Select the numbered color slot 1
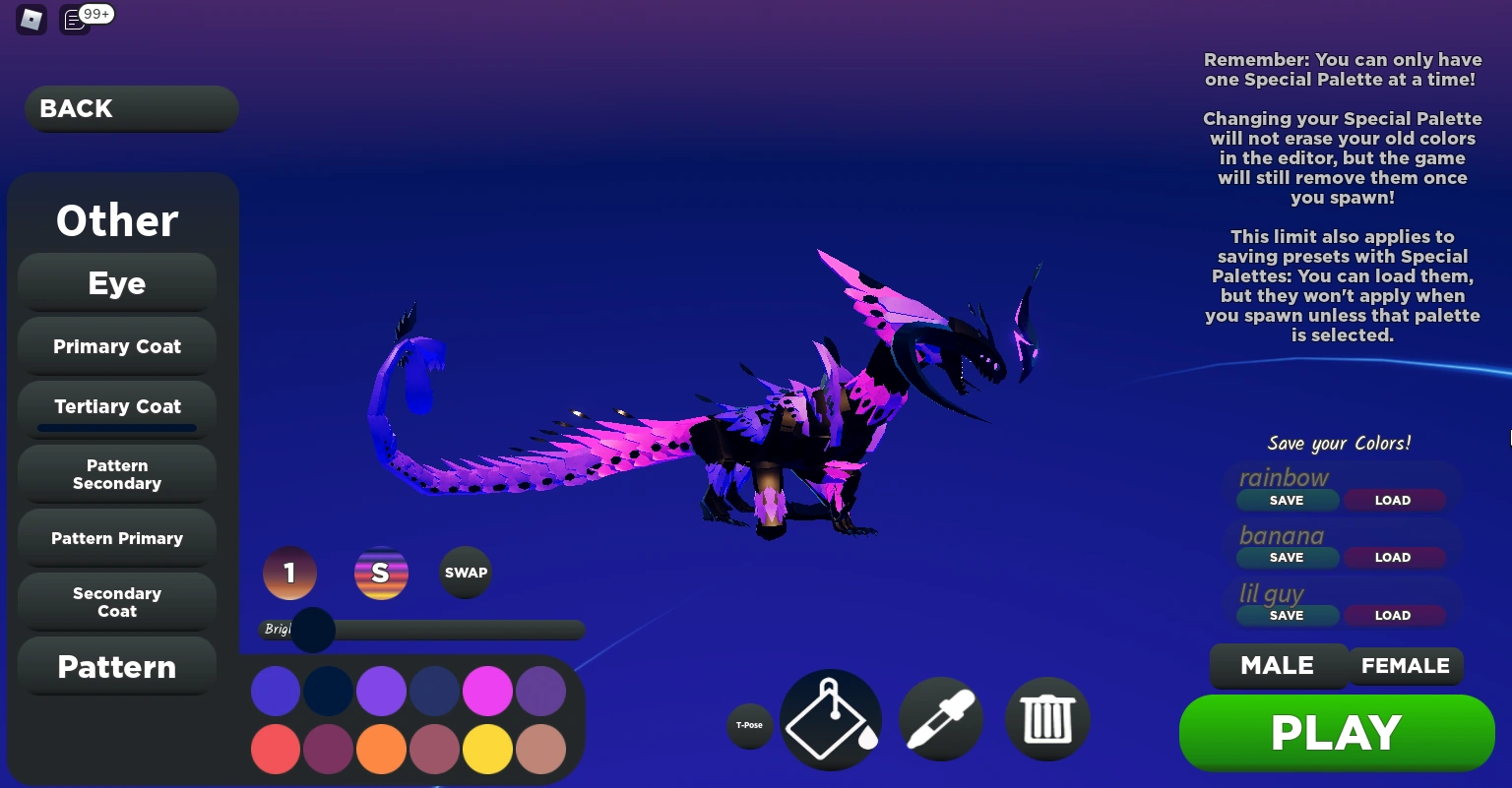The image size is (1512, 788). 289,573
